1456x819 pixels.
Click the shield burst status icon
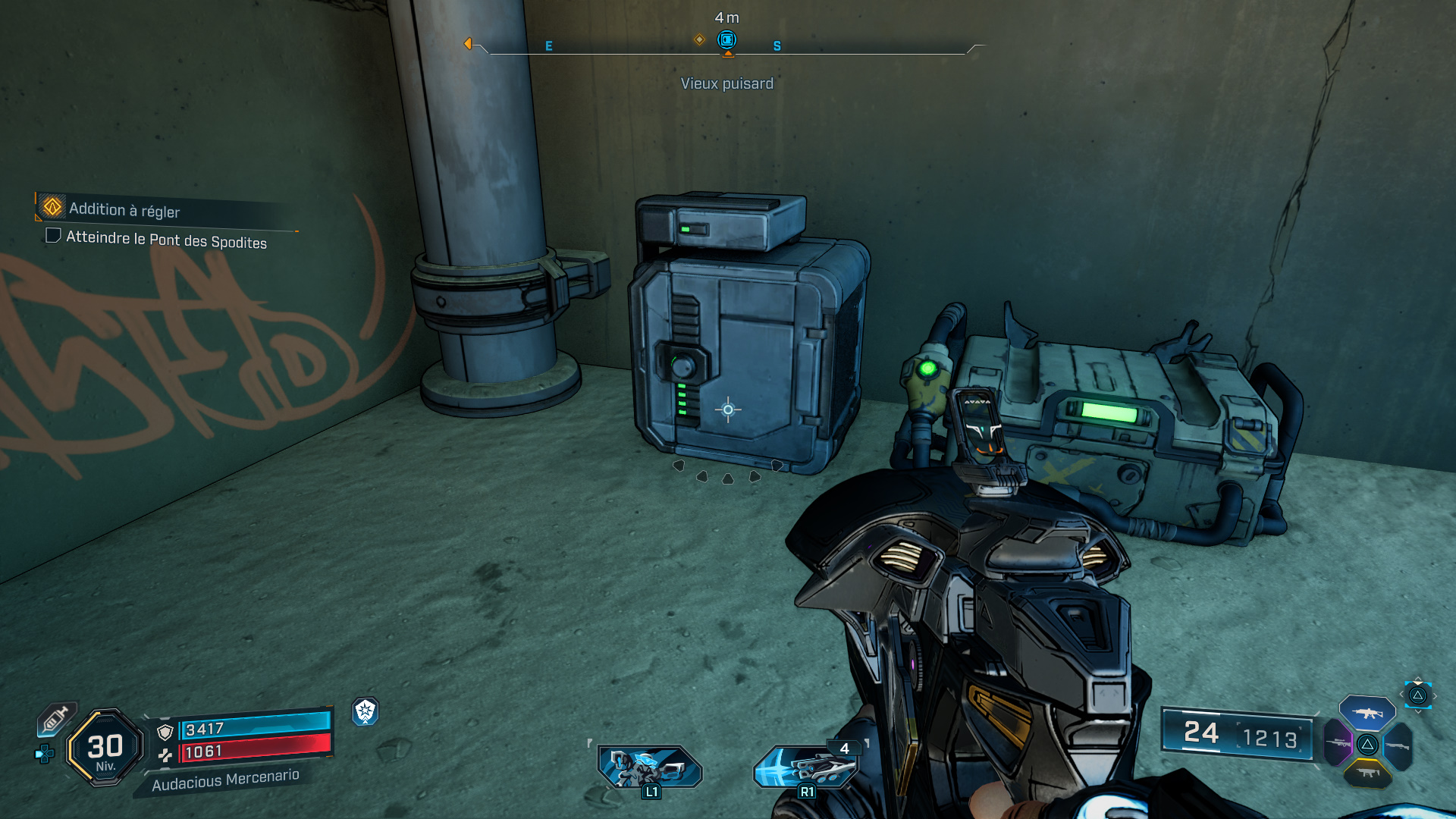coord(366,711)
